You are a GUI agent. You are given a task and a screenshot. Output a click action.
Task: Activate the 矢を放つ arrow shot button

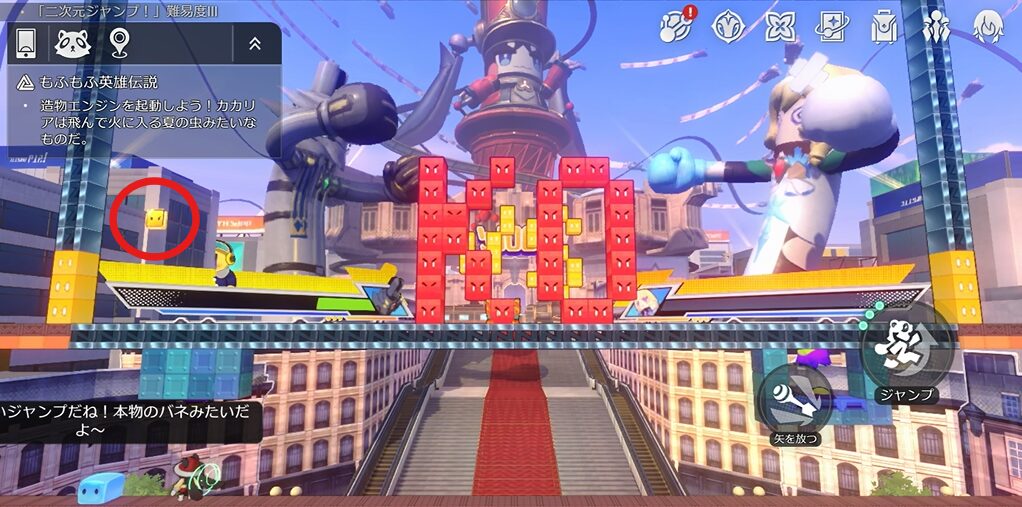click(x=795, y=400)
